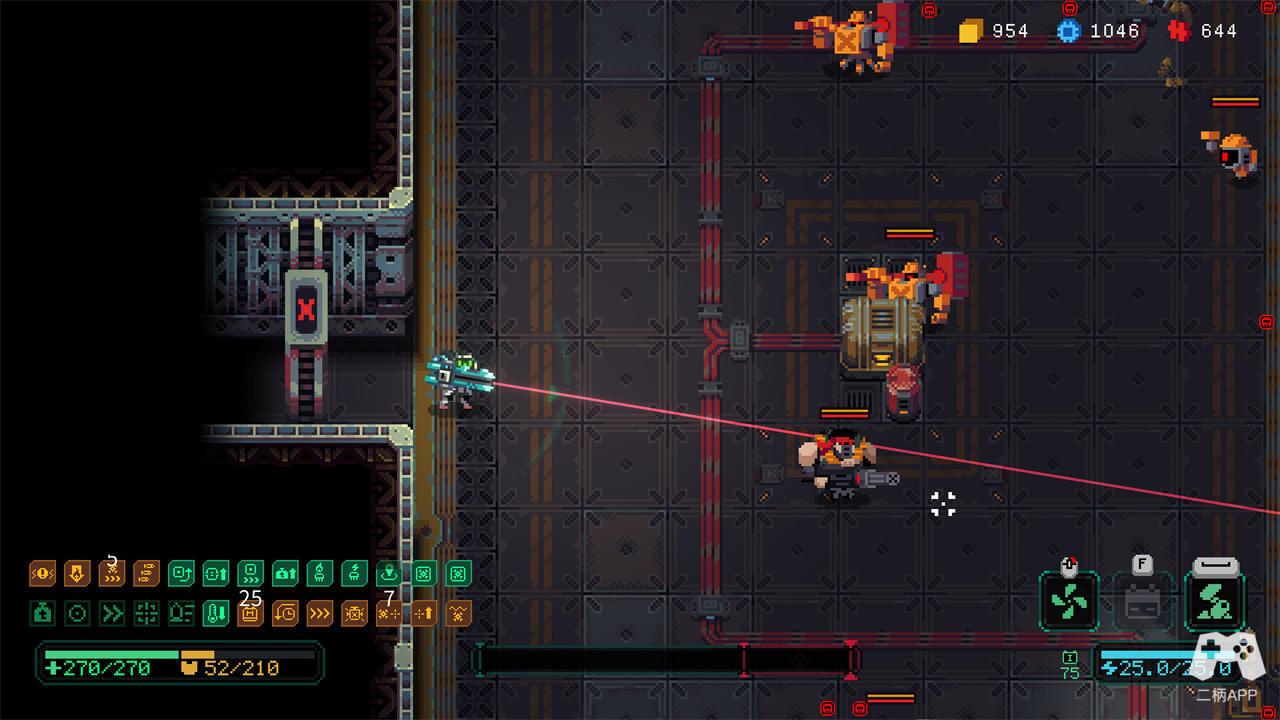Trigger the dash boot ability icon

click(1215, 603)
